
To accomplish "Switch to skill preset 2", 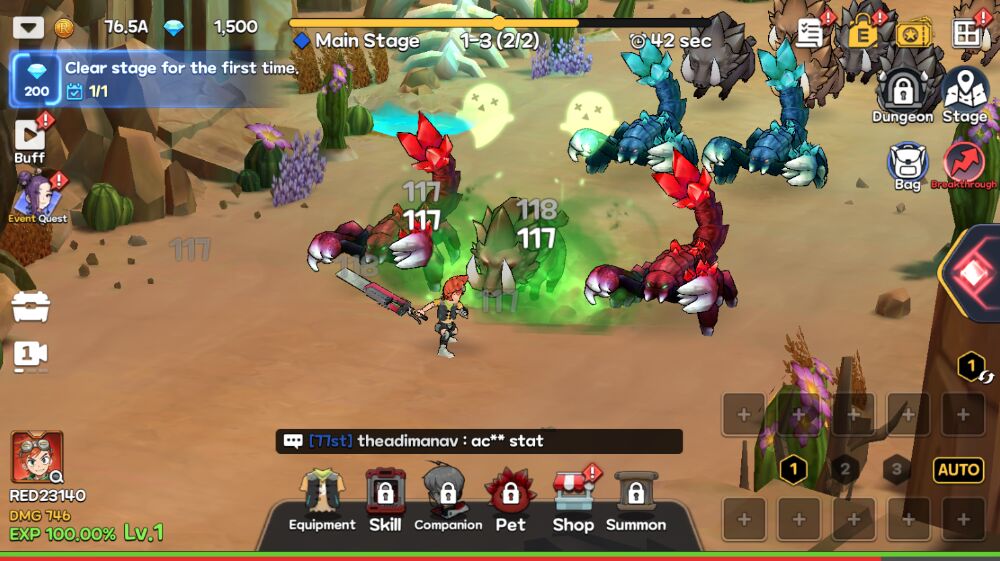I will 845,469.
